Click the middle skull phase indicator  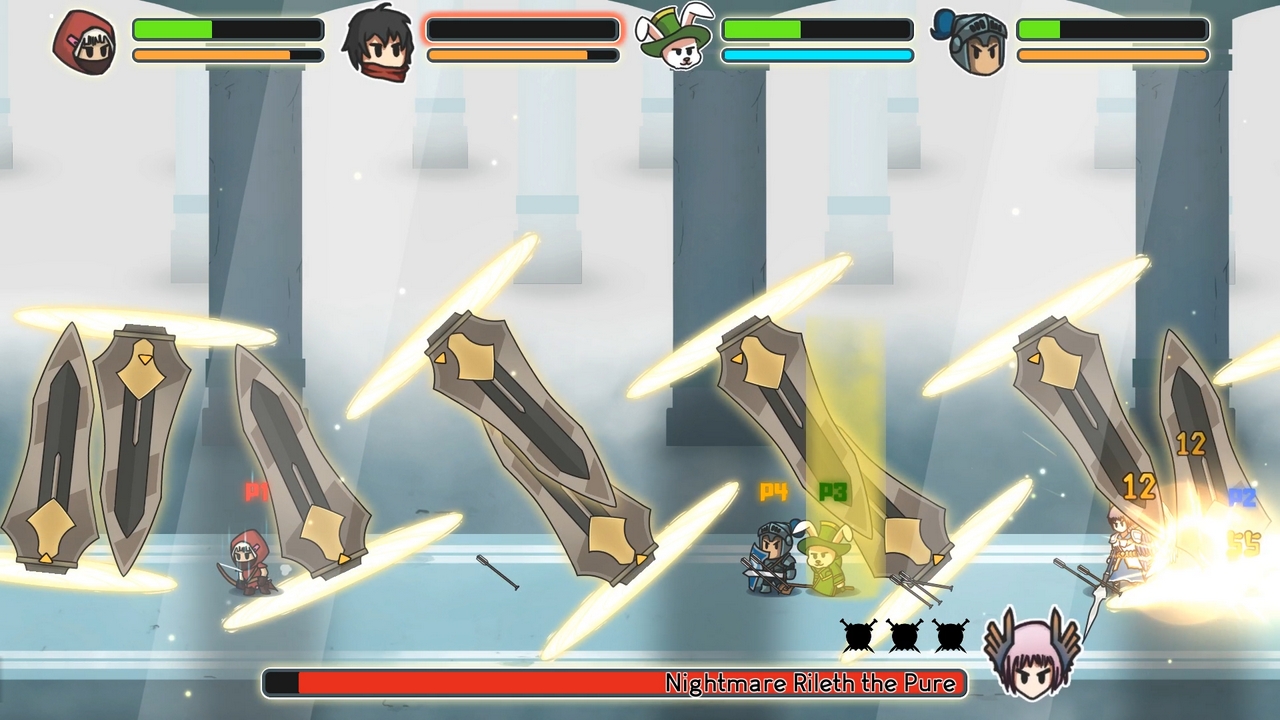904,634
